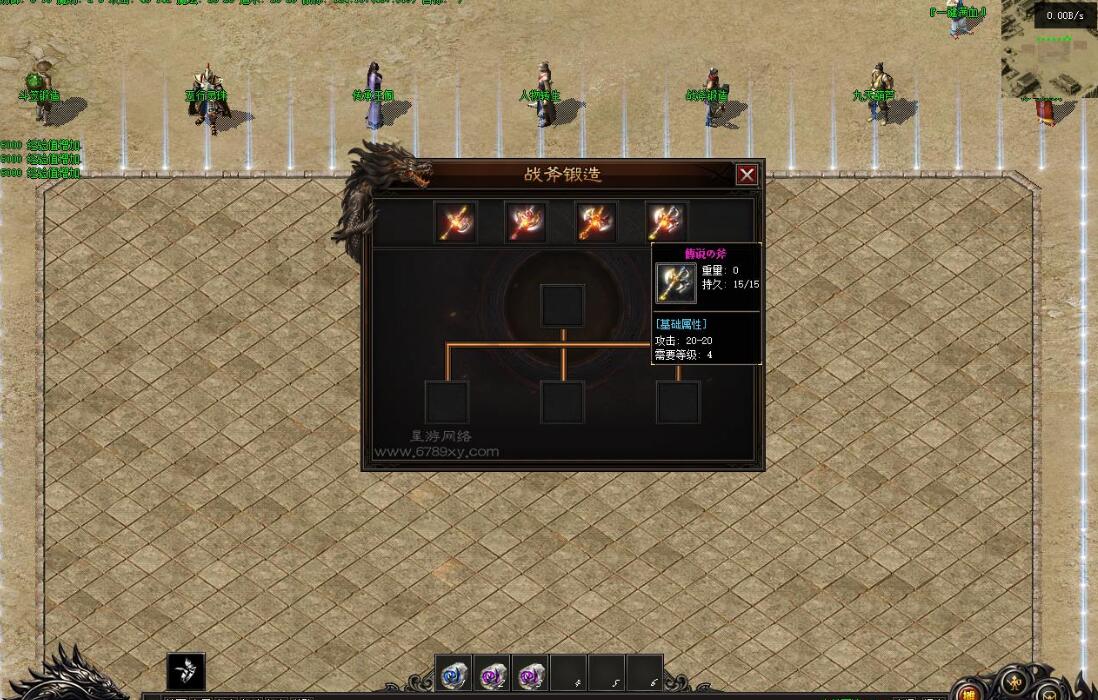This screenshot has width=1098, height=700.
Task: Use the blue swirl stone in the hotbar
Action: point(454,673)
